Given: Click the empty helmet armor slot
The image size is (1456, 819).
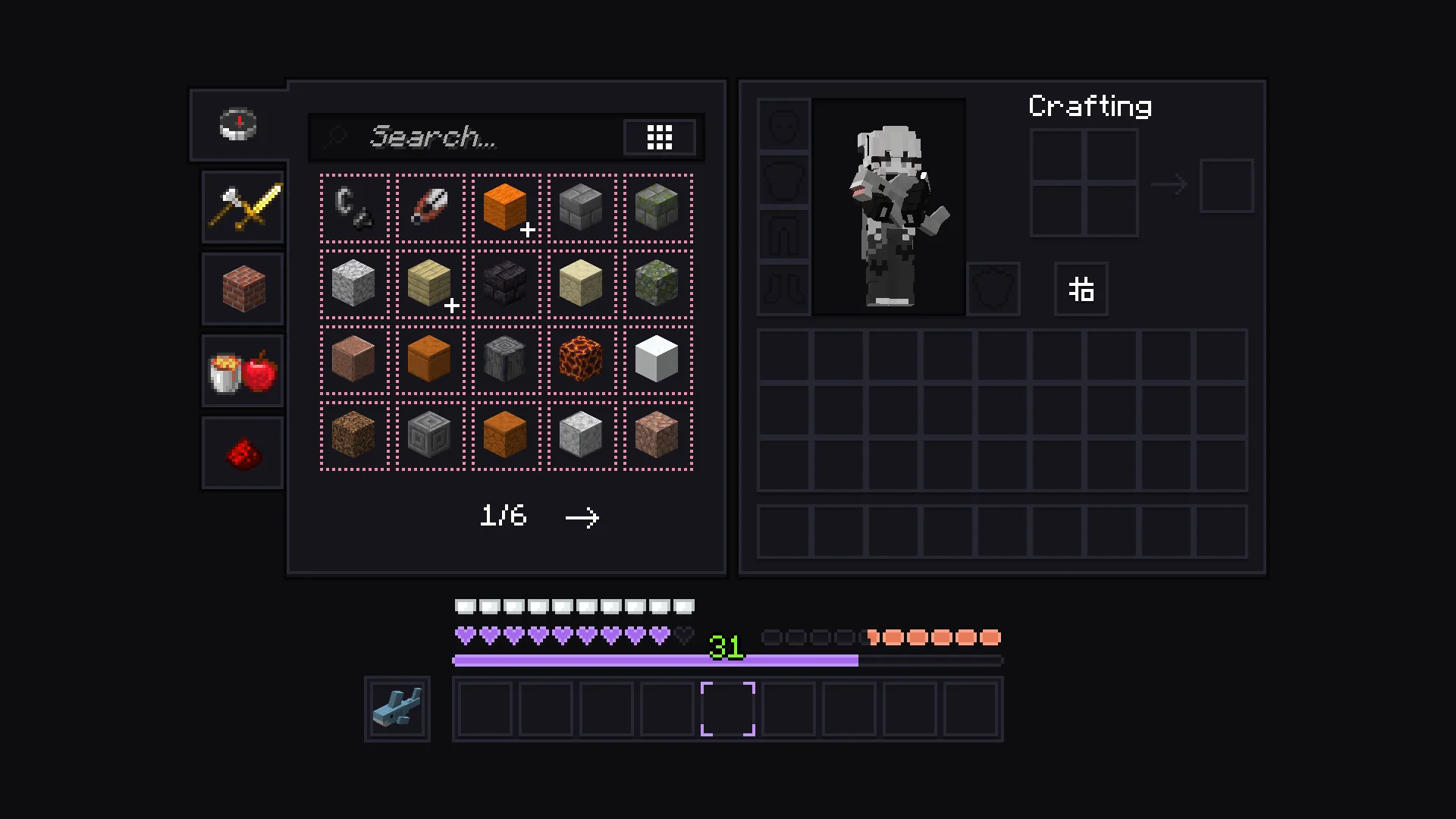Looking at the screenshot, I should point(784,124).
